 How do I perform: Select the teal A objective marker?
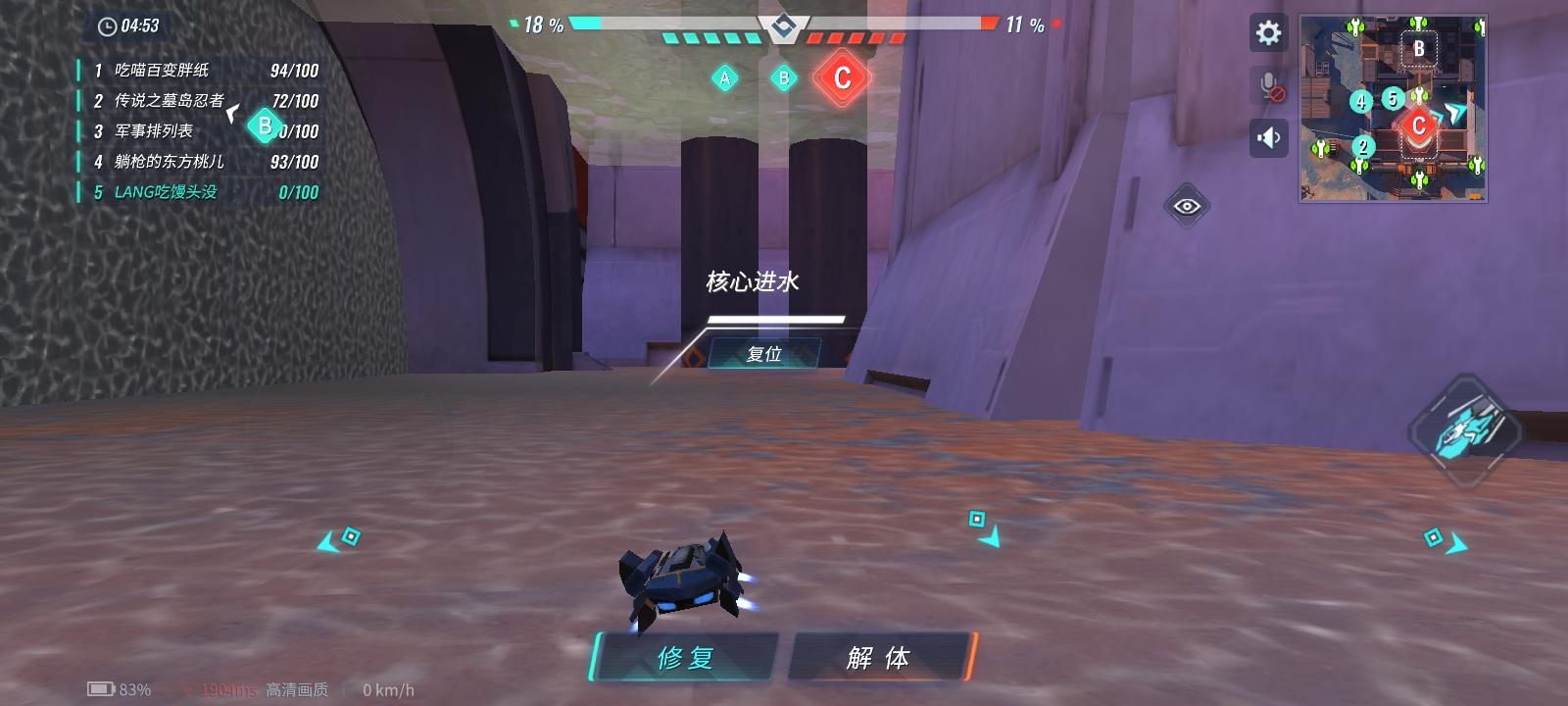725,76
